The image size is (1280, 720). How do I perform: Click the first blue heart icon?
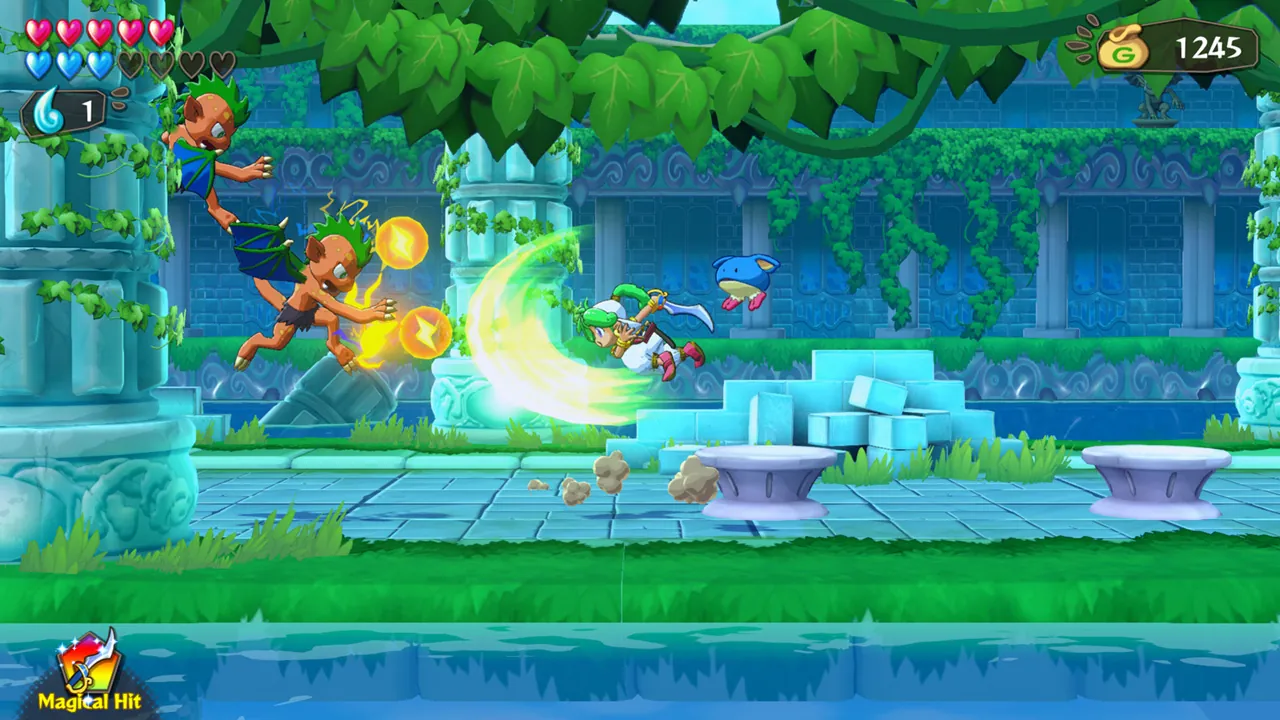[x=40, y=63]
